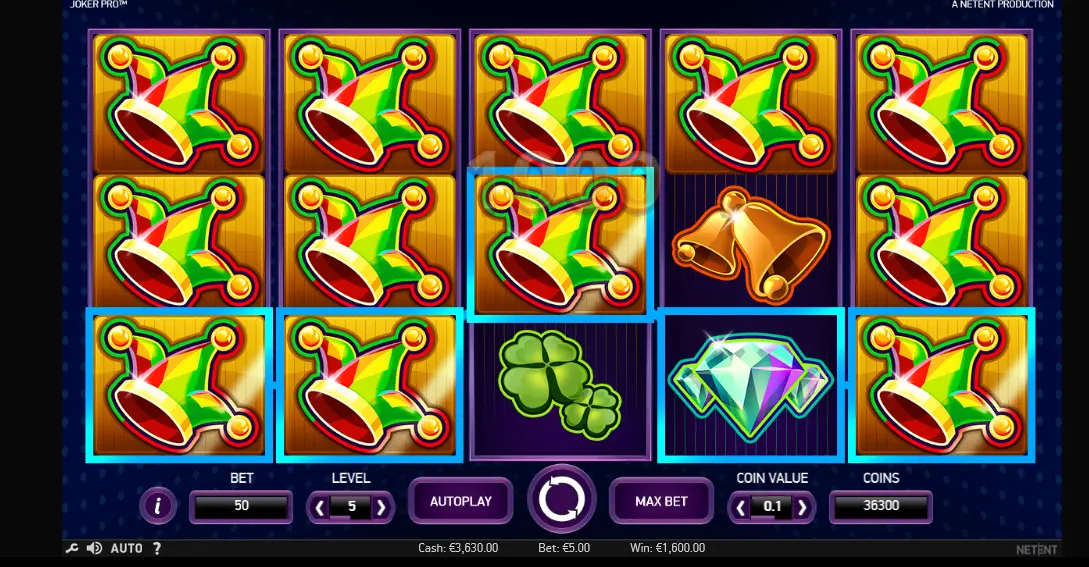Spin the reels with the circular arrow button
This screenshot has height=567, width=1089.
click(x=561, y=499)
